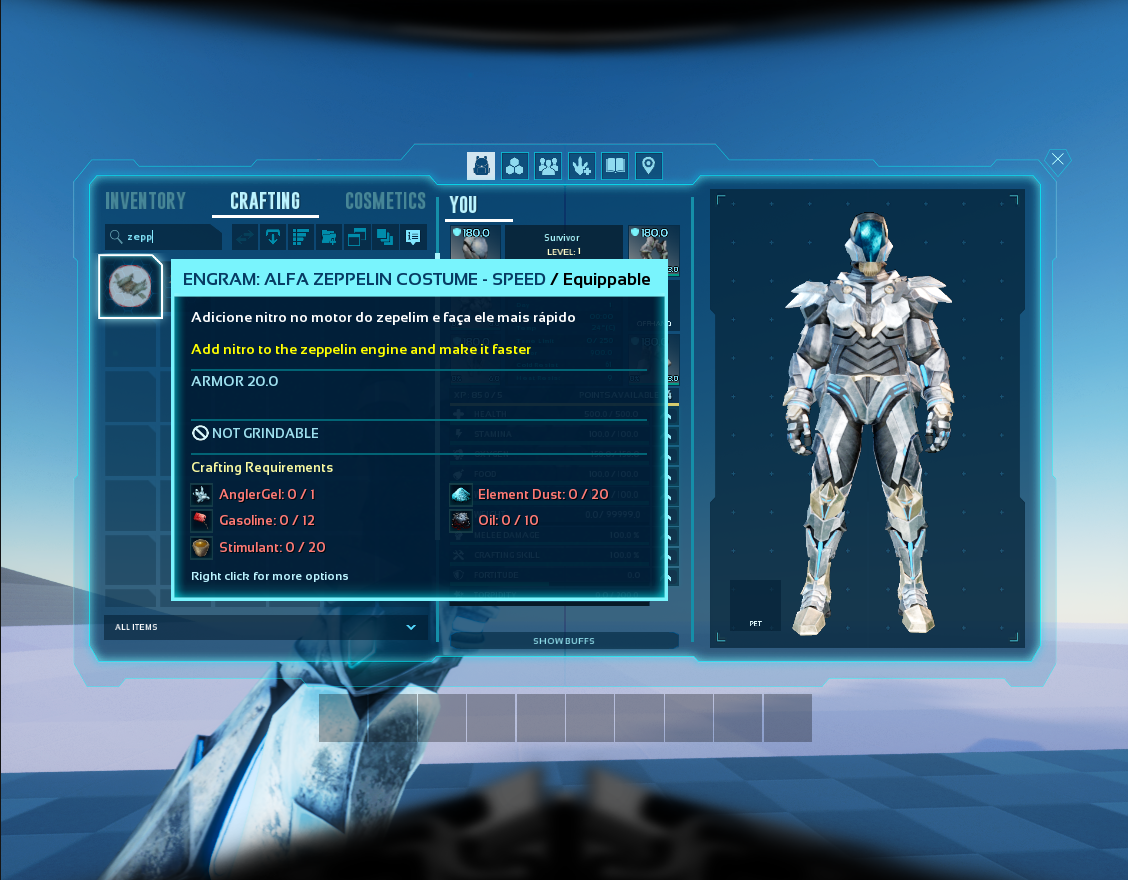This screenshot has width=1128, height=880.
Task: Open the Crafting tab
Action: pyautogui.click(x=265, y=201)
